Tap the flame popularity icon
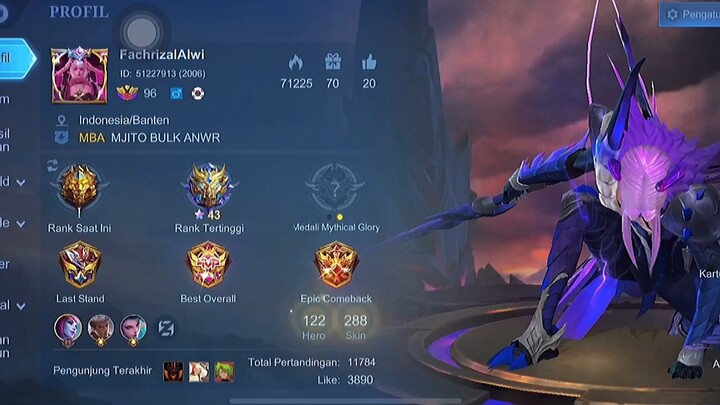Image resolution: width=720 pixels, height=405 pixels. pyautogui.click(x=295, y=63)
